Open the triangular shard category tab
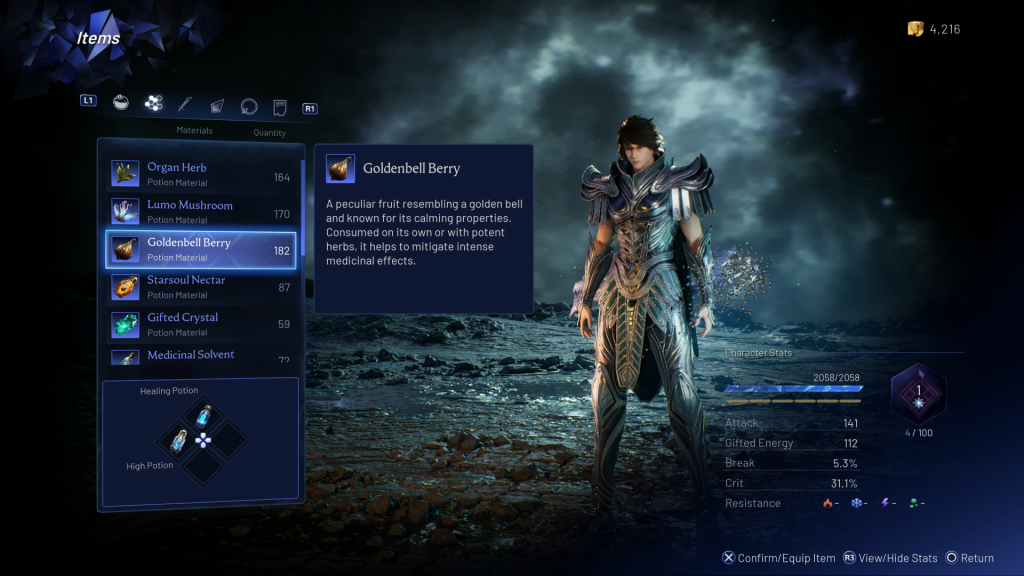 (x=217, y=105)
